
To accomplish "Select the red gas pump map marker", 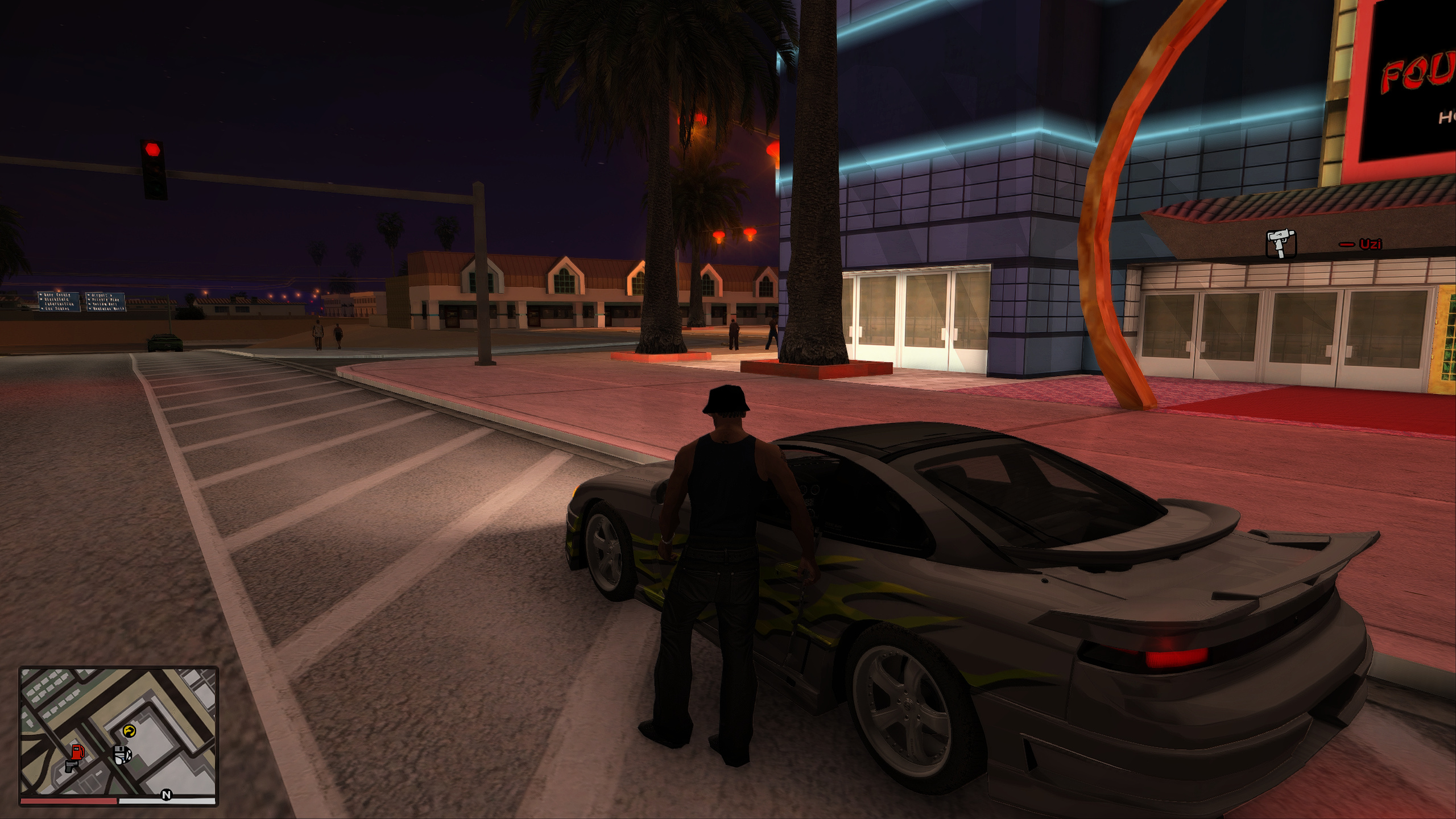I will pos(78,751).
